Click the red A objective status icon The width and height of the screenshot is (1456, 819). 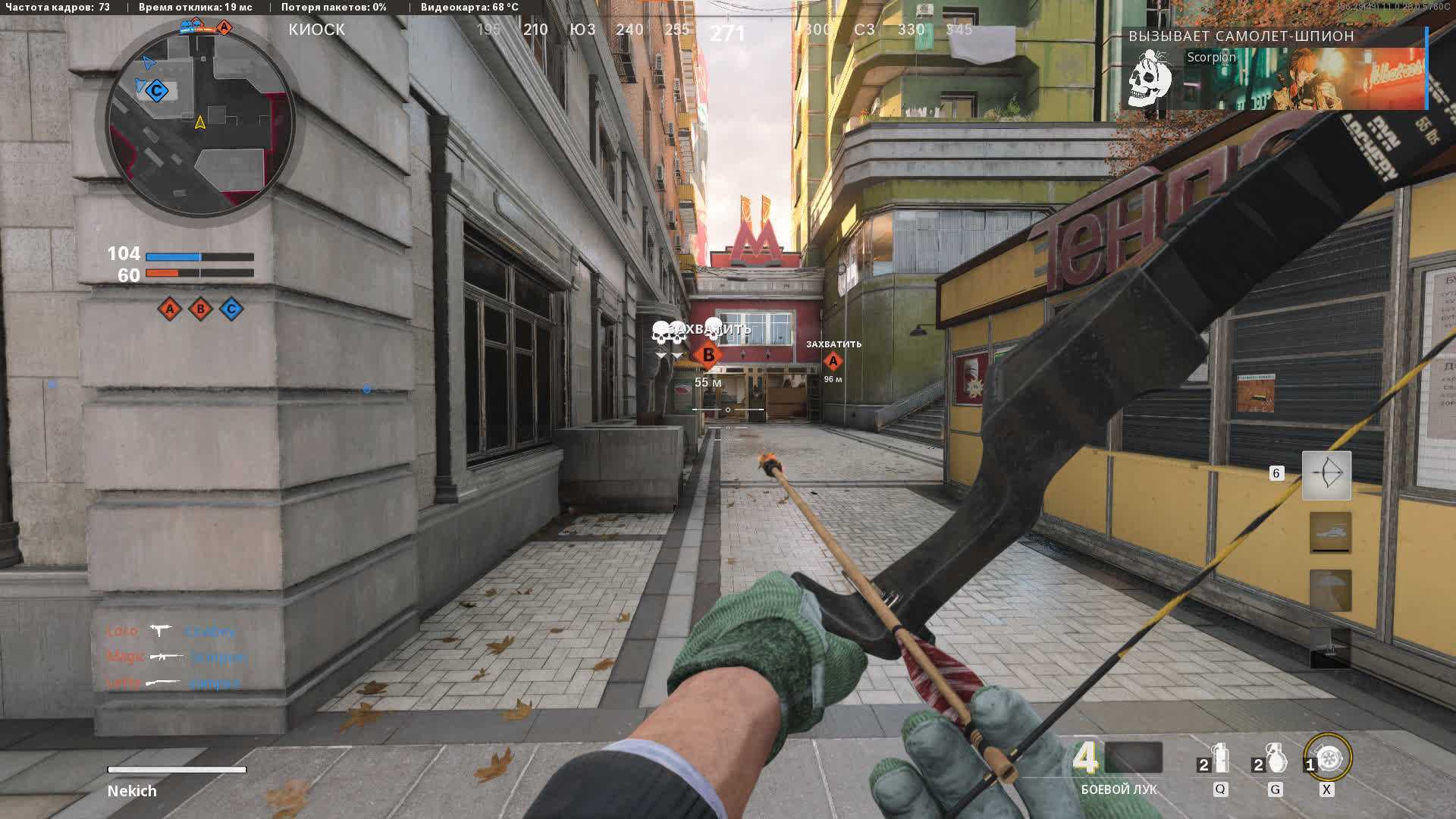170,309
